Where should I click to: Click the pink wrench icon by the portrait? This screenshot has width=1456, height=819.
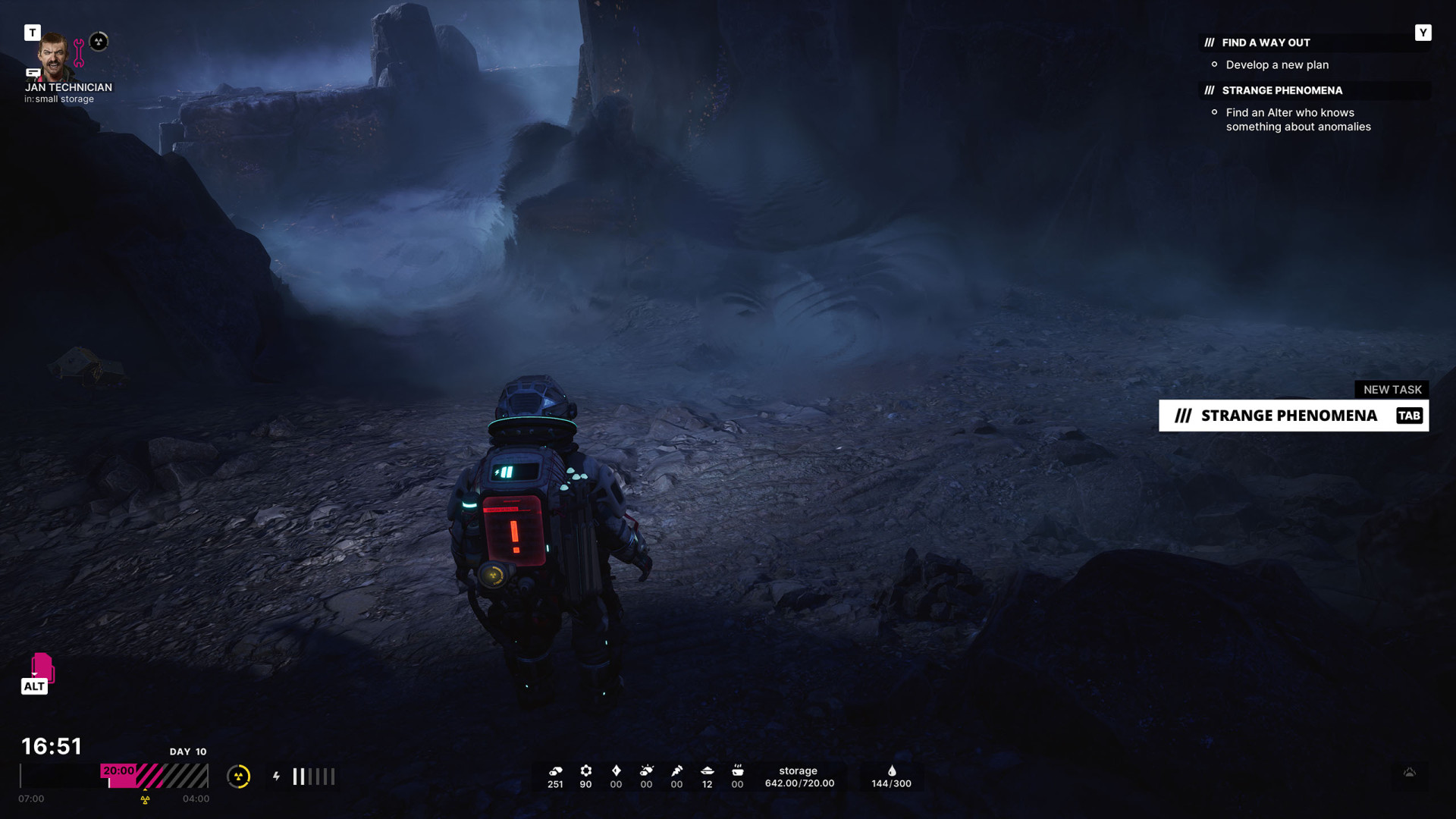coord(79,53)
